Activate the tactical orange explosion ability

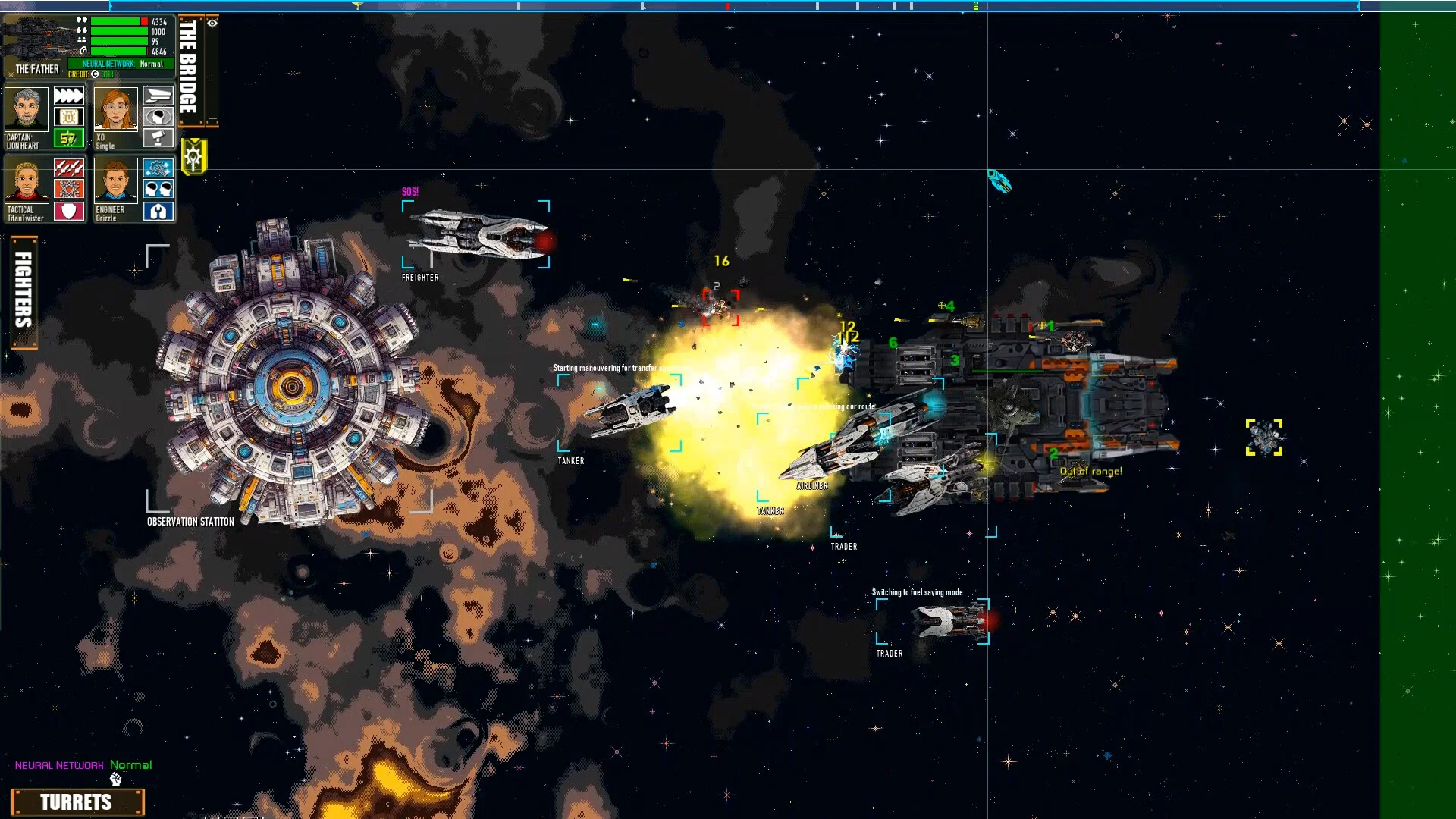click(68, 189)
